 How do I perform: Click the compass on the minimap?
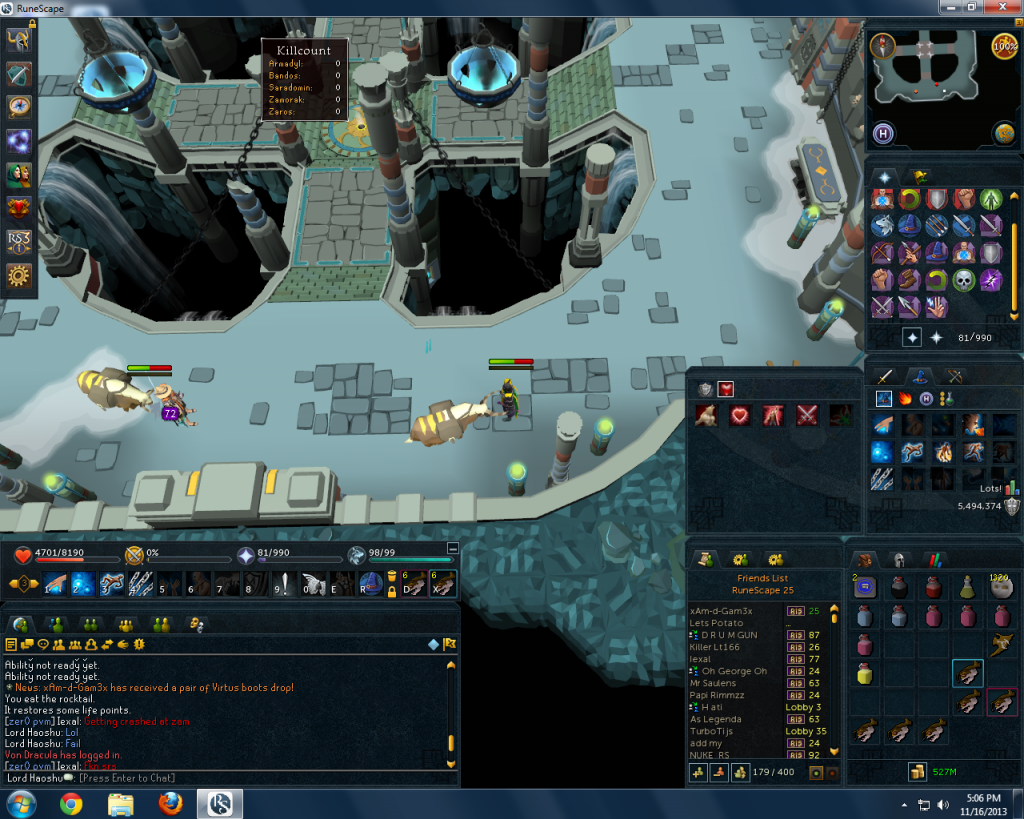click(882, 45)
